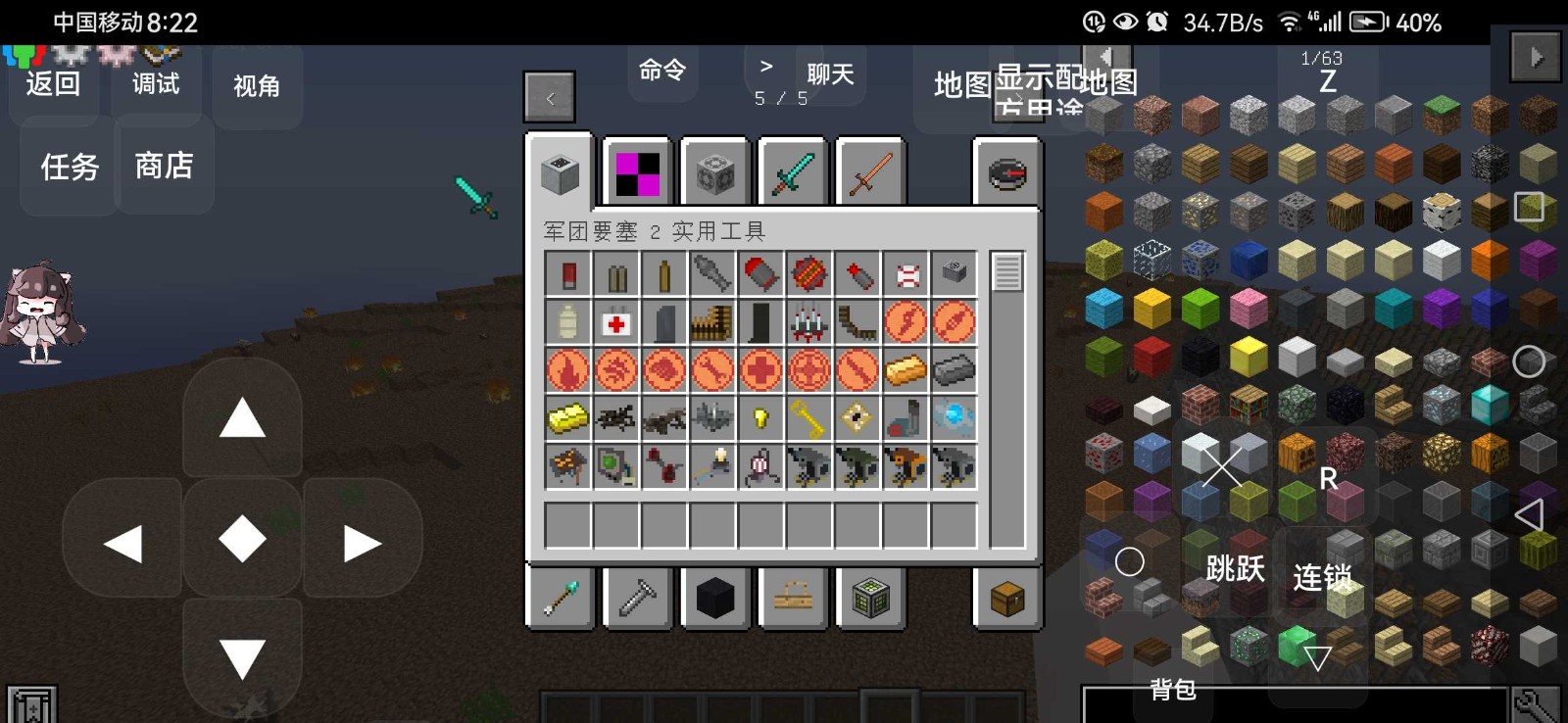The image size is (1568, 723).
Task: Open the 聊天 chat button
Action: (x=829, y=74)
